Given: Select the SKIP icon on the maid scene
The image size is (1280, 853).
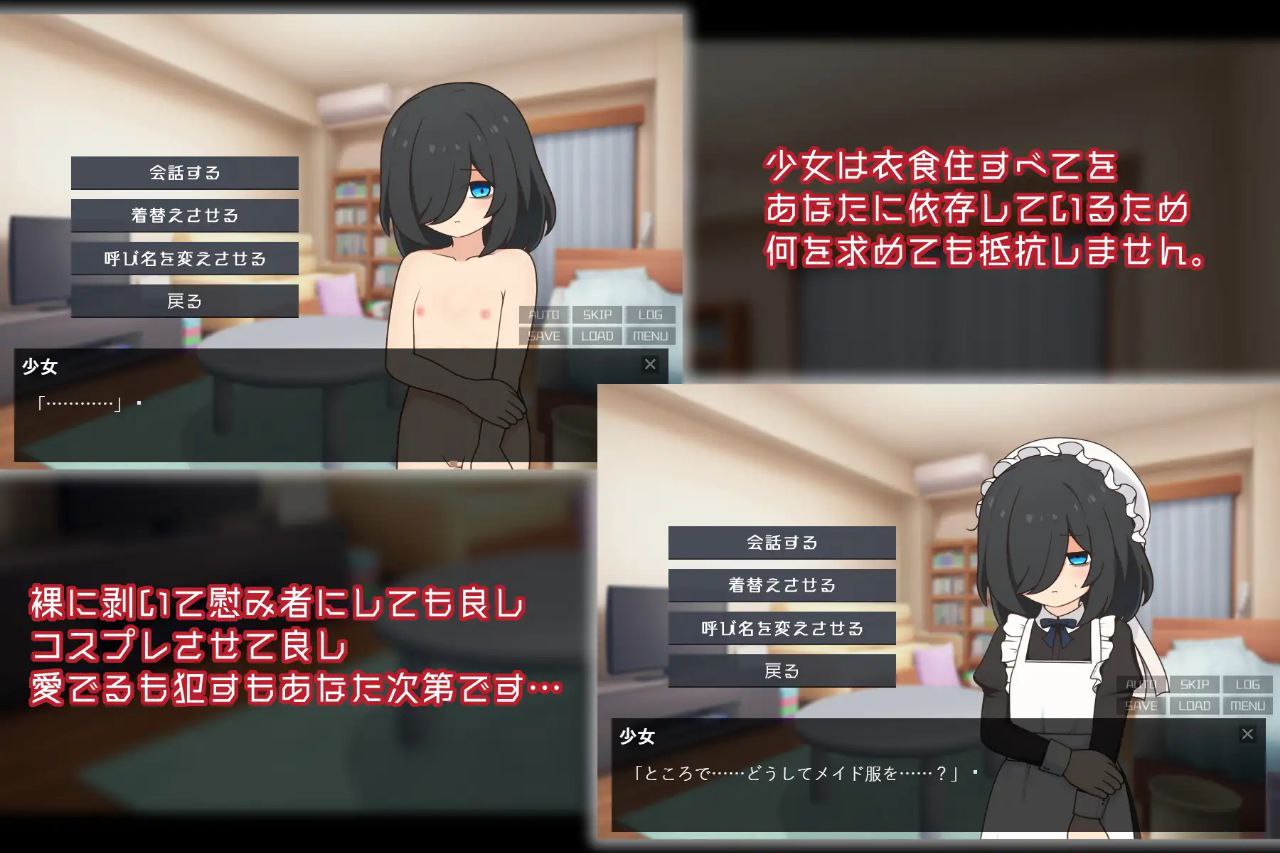Looking at the screenshot, I should 1194,684.
